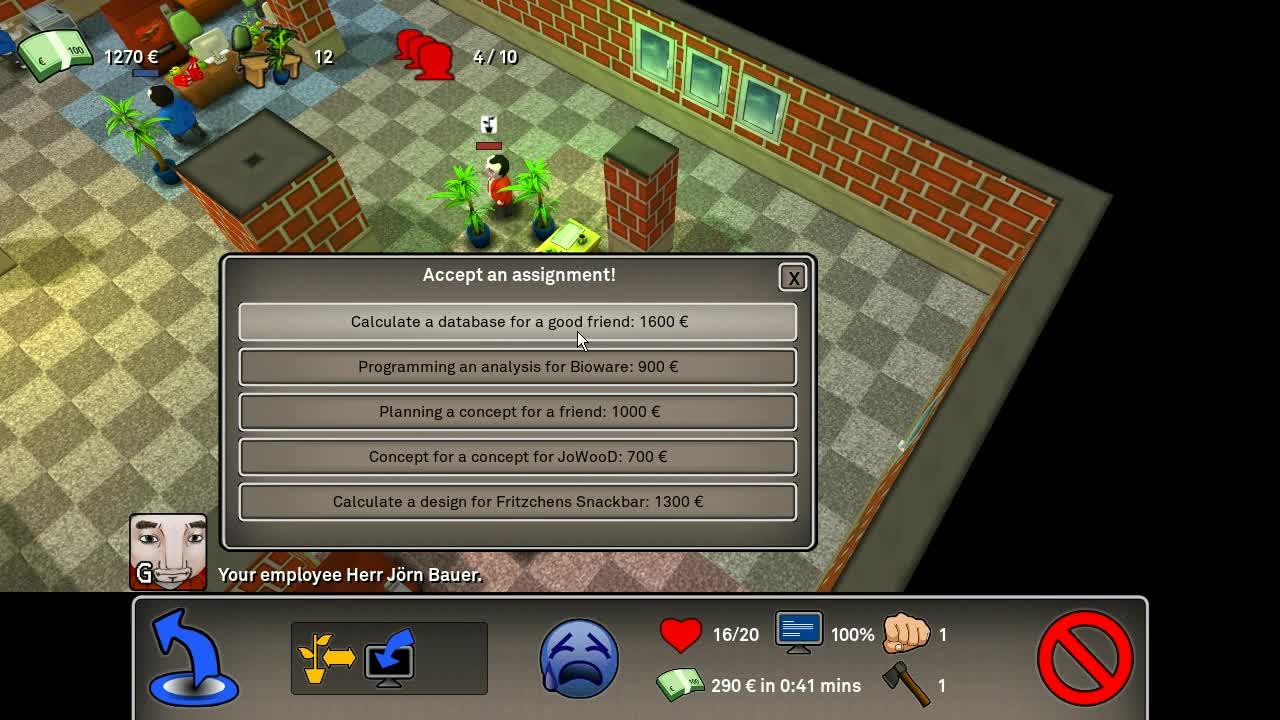Click the signpost-to-monitor assignment icon
This screenshot has height=720, width=1280.
(x=388, y=657)
